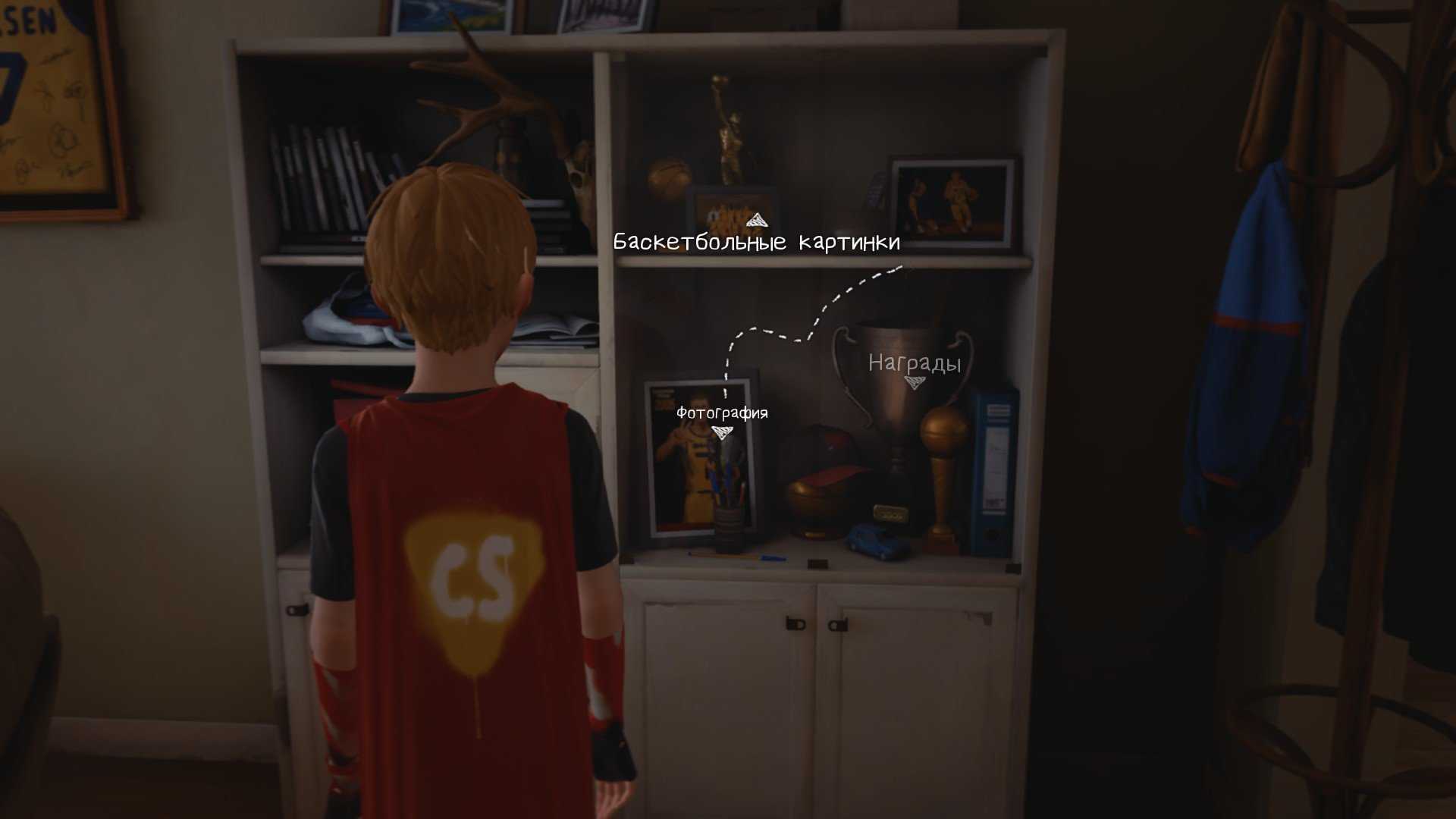Select the Баскетбольные картинки interaction label
The width and height of the screenshot is (1456, 819).
pos(756,242)
